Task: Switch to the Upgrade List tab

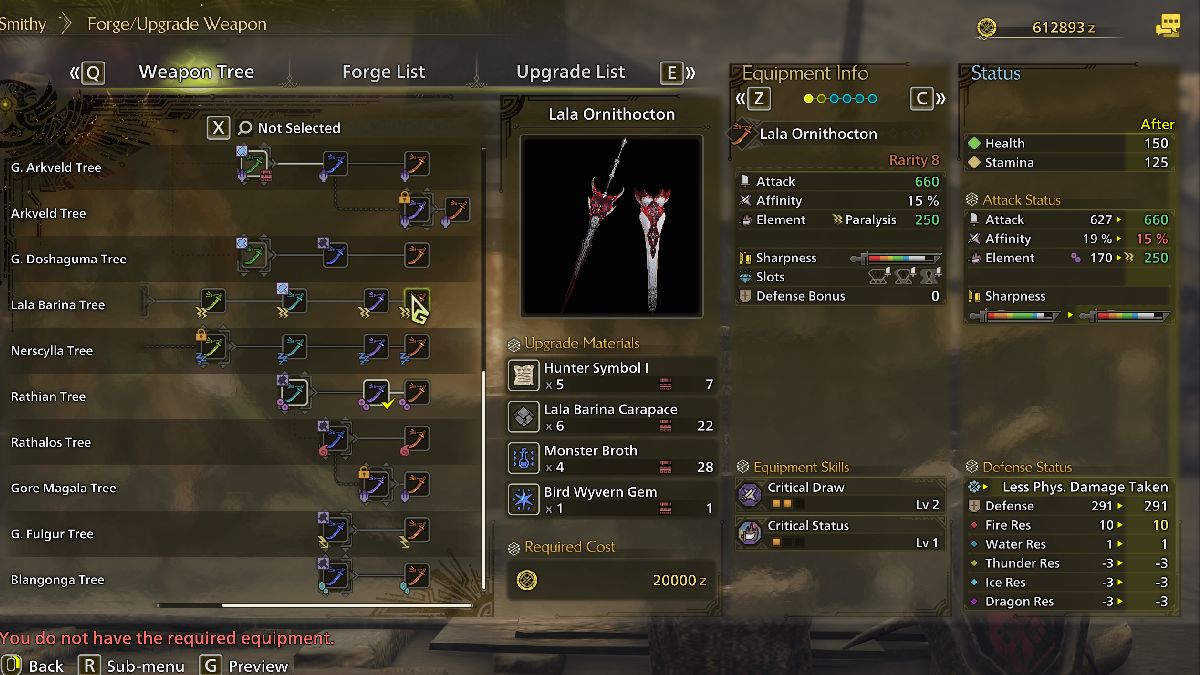Action: click(x=570, y=72)
